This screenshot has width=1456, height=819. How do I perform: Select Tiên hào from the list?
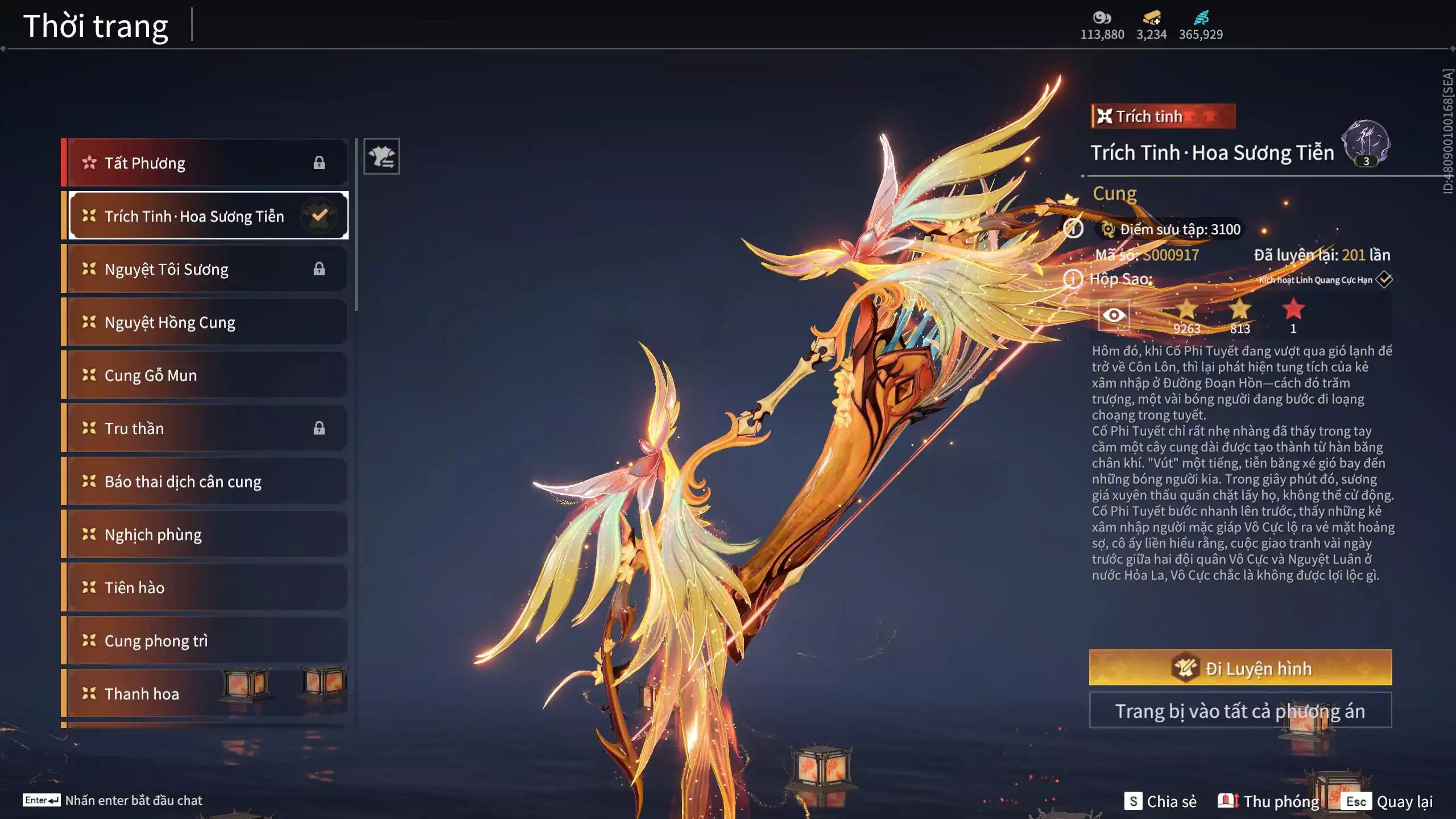click(x=205, y=588)
